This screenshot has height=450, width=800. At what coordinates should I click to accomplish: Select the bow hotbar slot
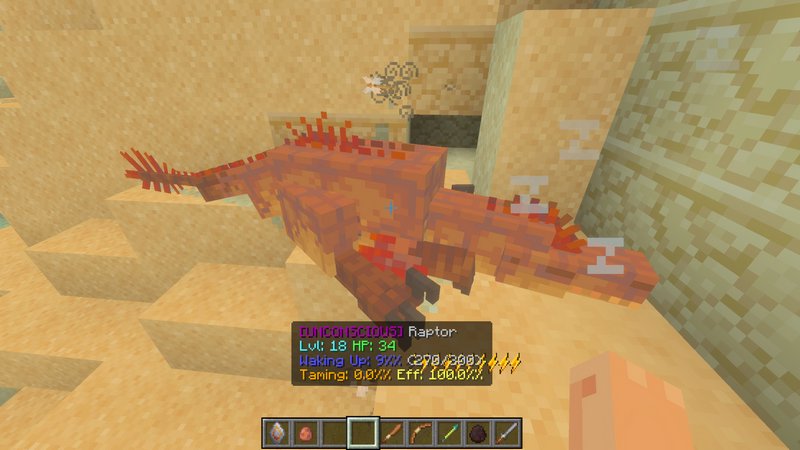pyautogui.click(x=422, y=432)
